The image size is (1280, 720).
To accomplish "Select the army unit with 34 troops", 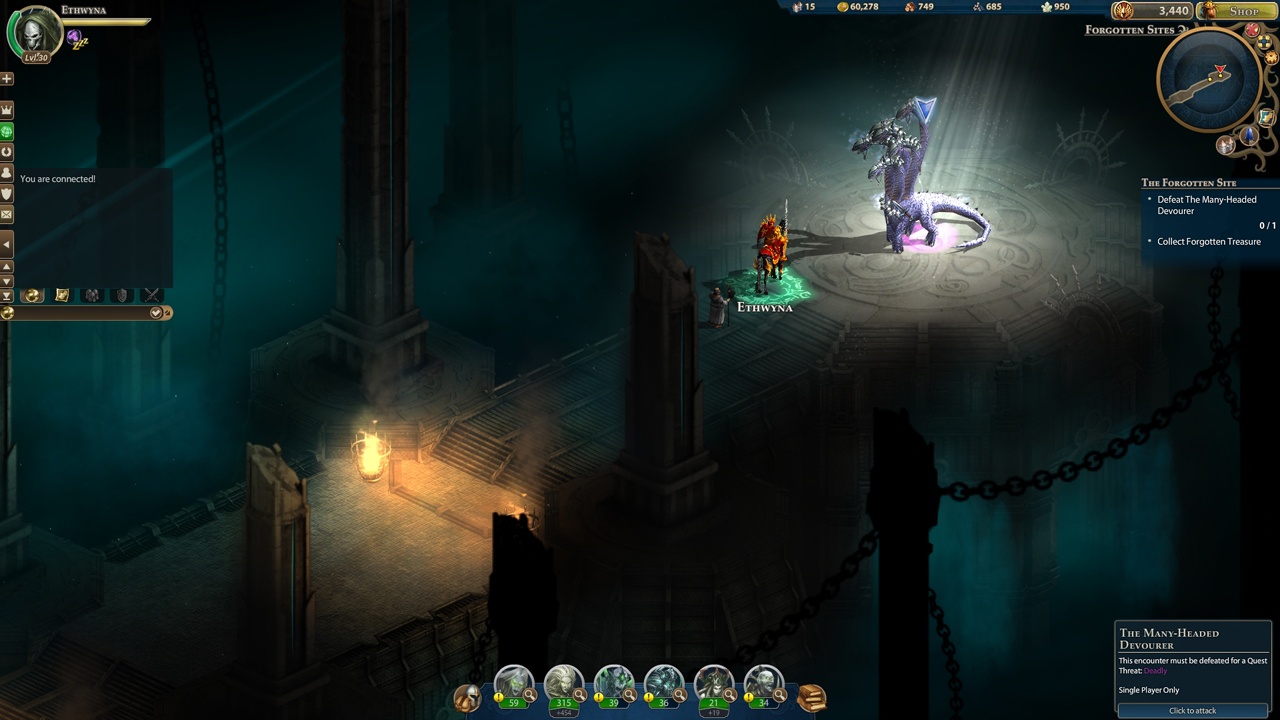I will click(763, 685).
